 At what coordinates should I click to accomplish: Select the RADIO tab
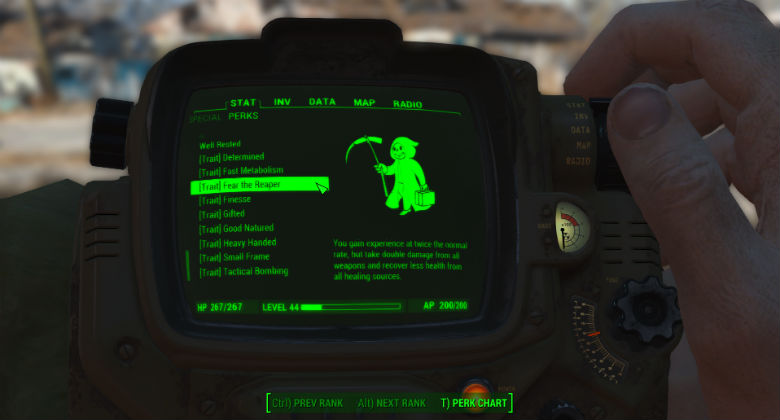407,104
